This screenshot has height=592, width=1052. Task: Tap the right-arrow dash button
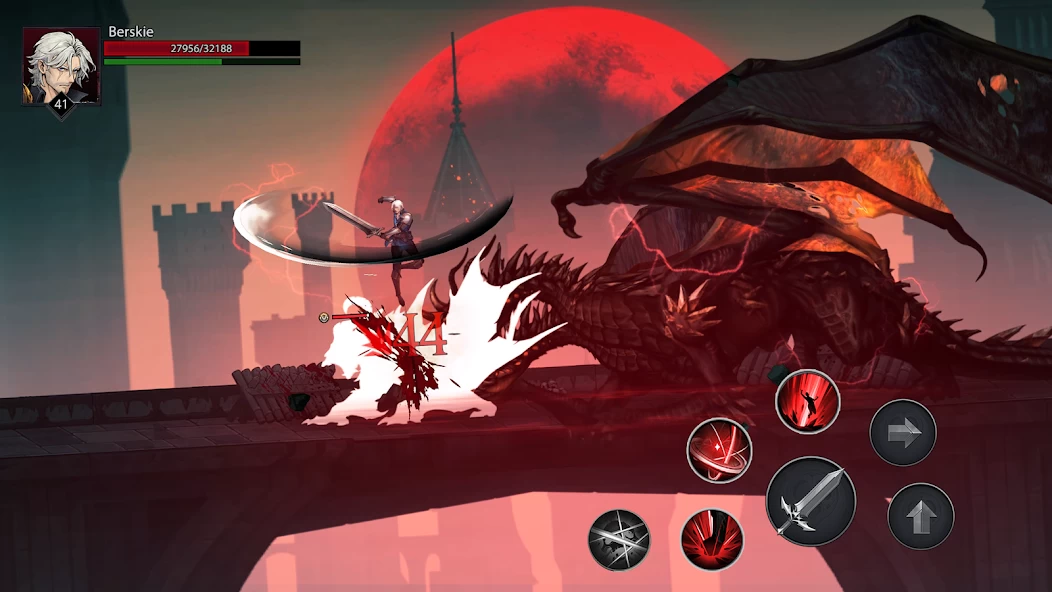click(903, 433)
